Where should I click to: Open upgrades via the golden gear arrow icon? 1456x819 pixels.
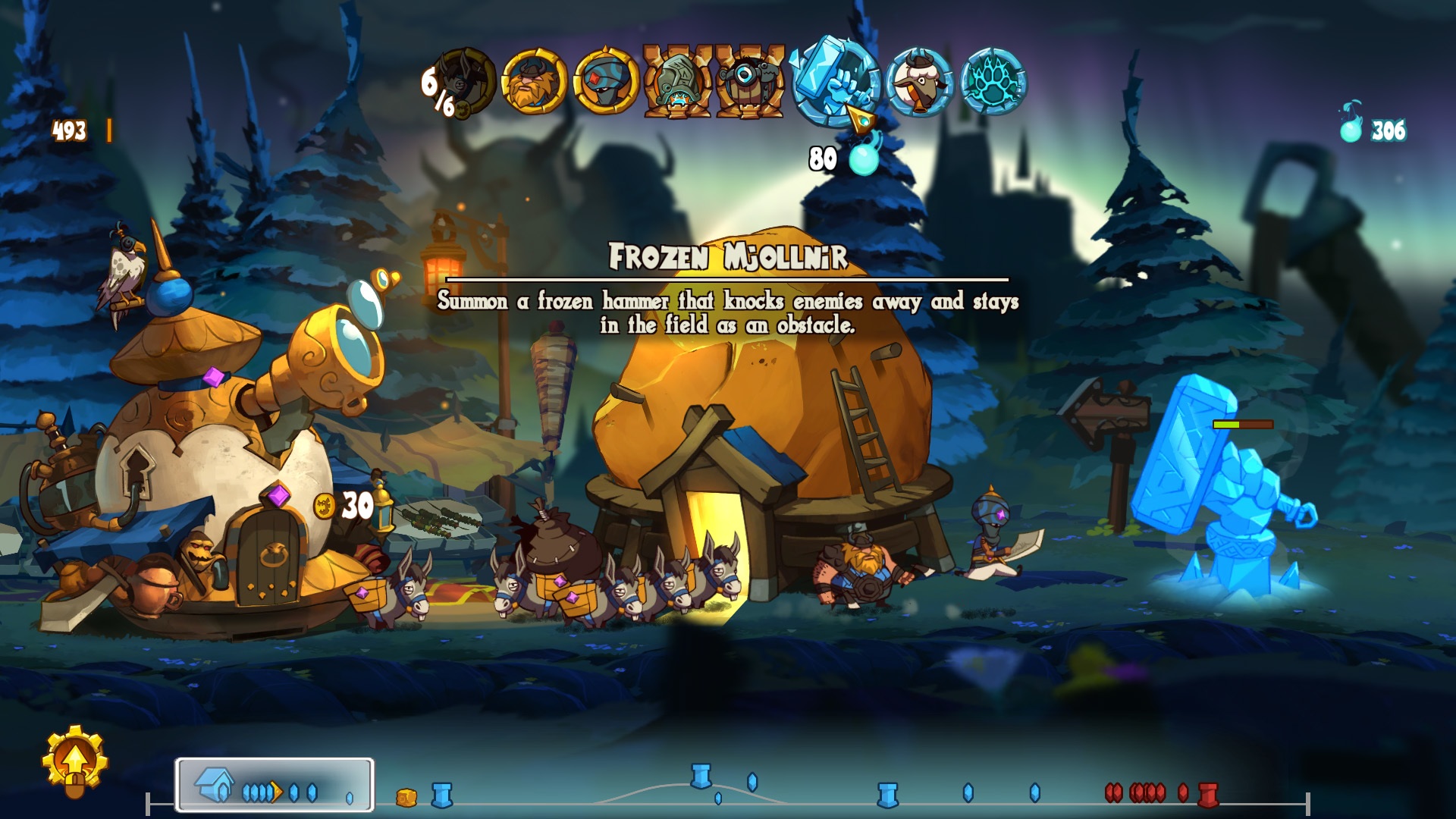pyautogui.click(x=76, y=758)
